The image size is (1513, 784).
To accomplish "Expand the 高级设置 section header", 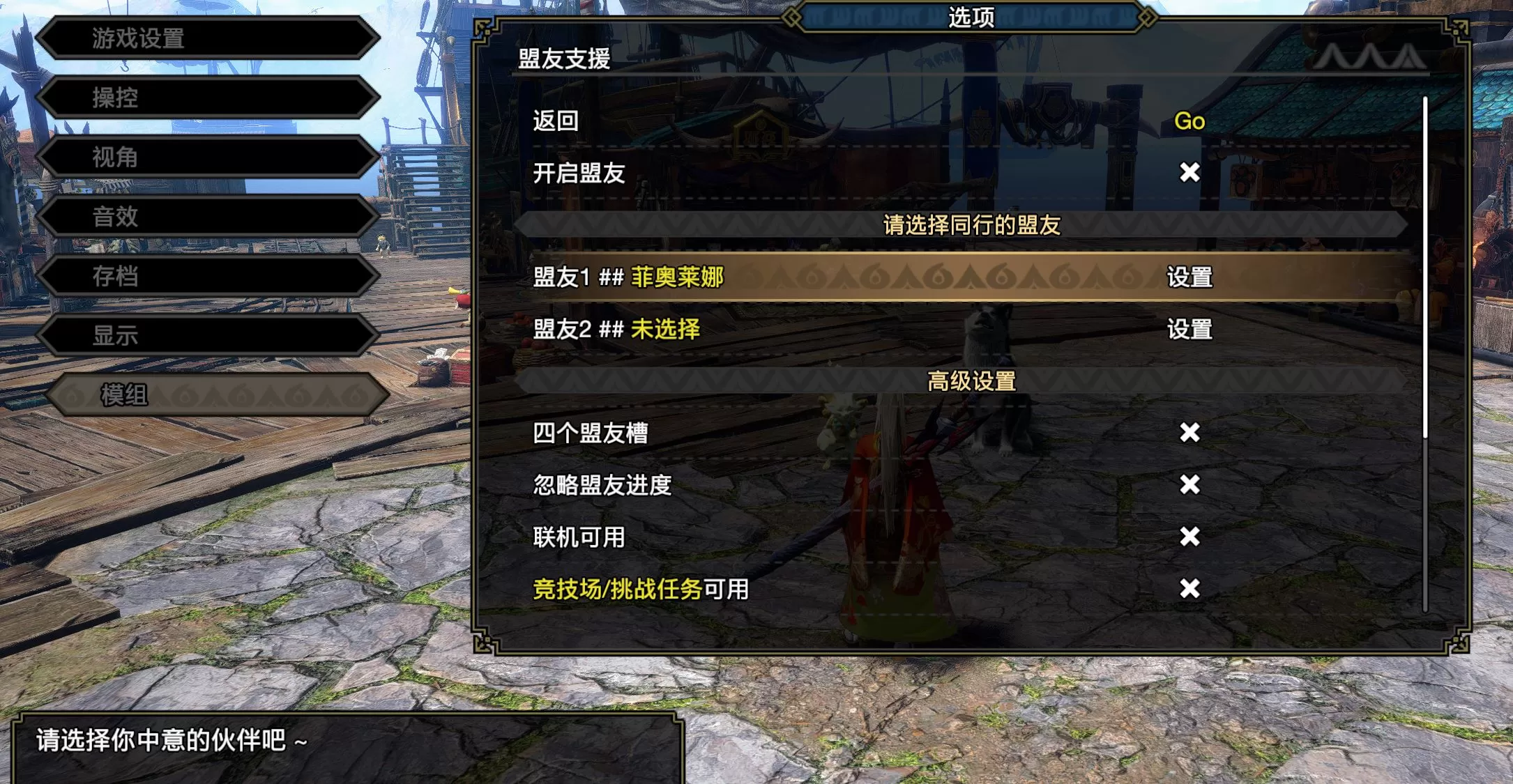I will (x=971, y=382).
